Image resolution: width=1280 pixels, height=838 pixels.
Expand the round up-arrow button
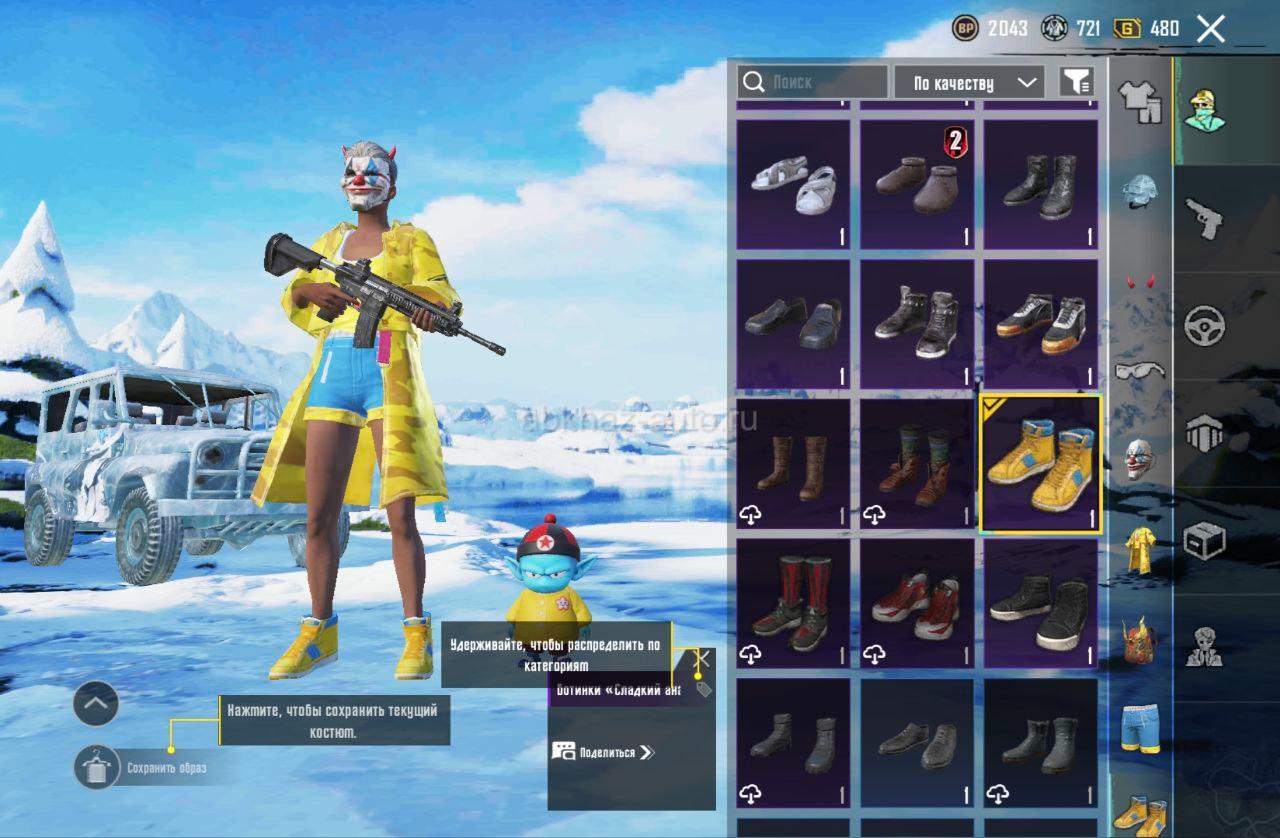tap(96, 703)
